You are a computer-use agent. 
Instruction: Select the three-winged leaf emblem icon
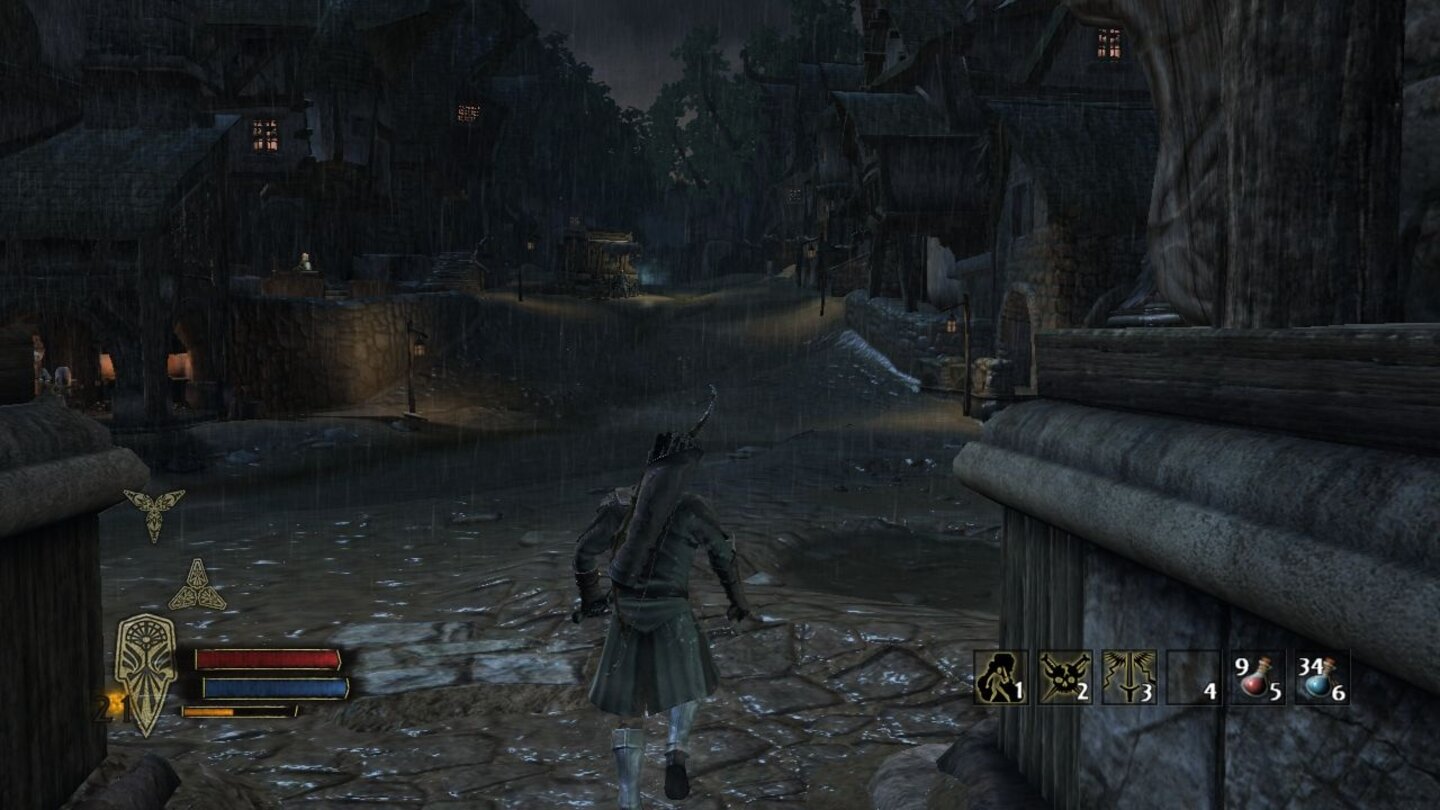click(153, 513)
